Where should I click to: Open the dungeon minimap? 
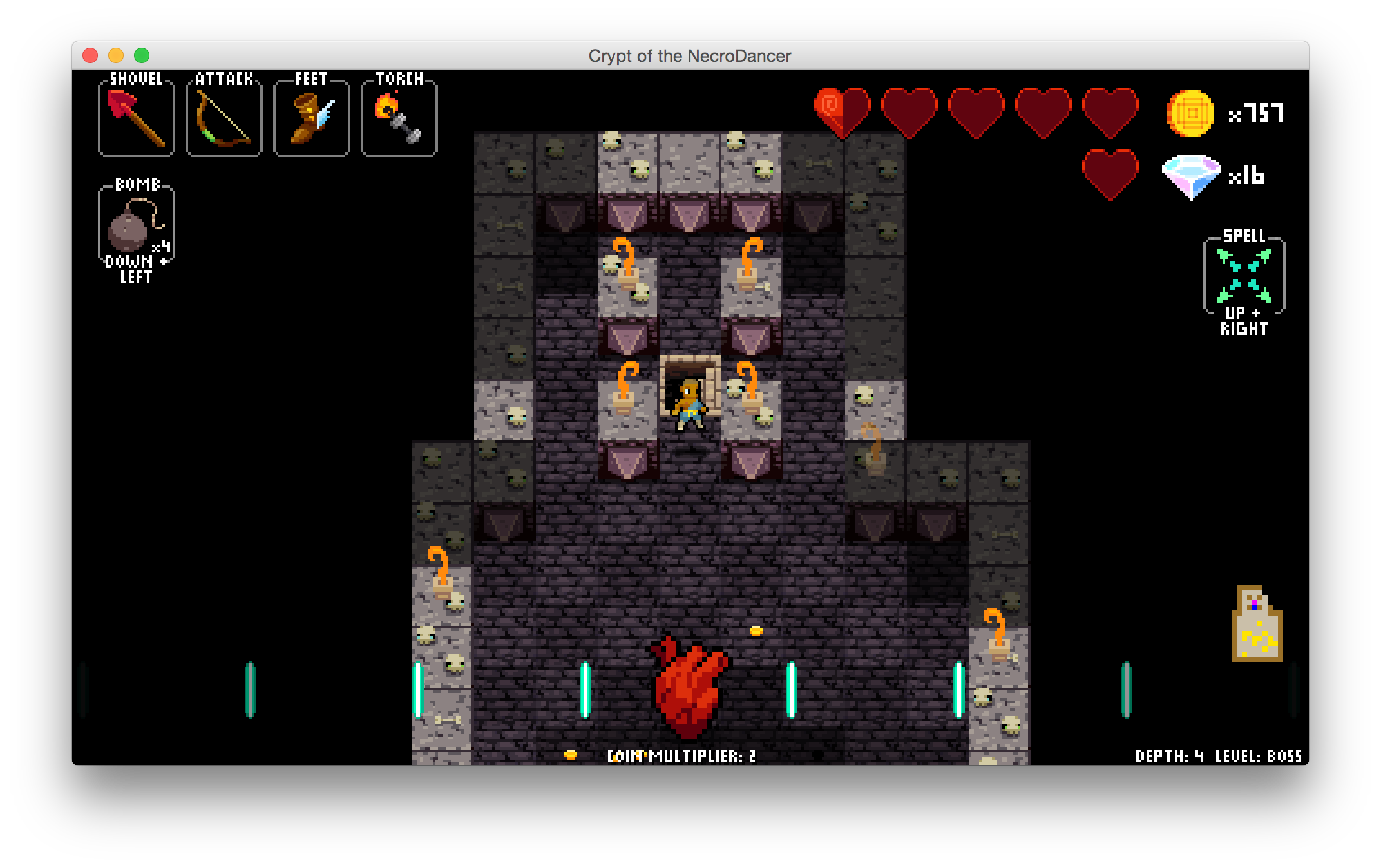(x=1257, y=624)
